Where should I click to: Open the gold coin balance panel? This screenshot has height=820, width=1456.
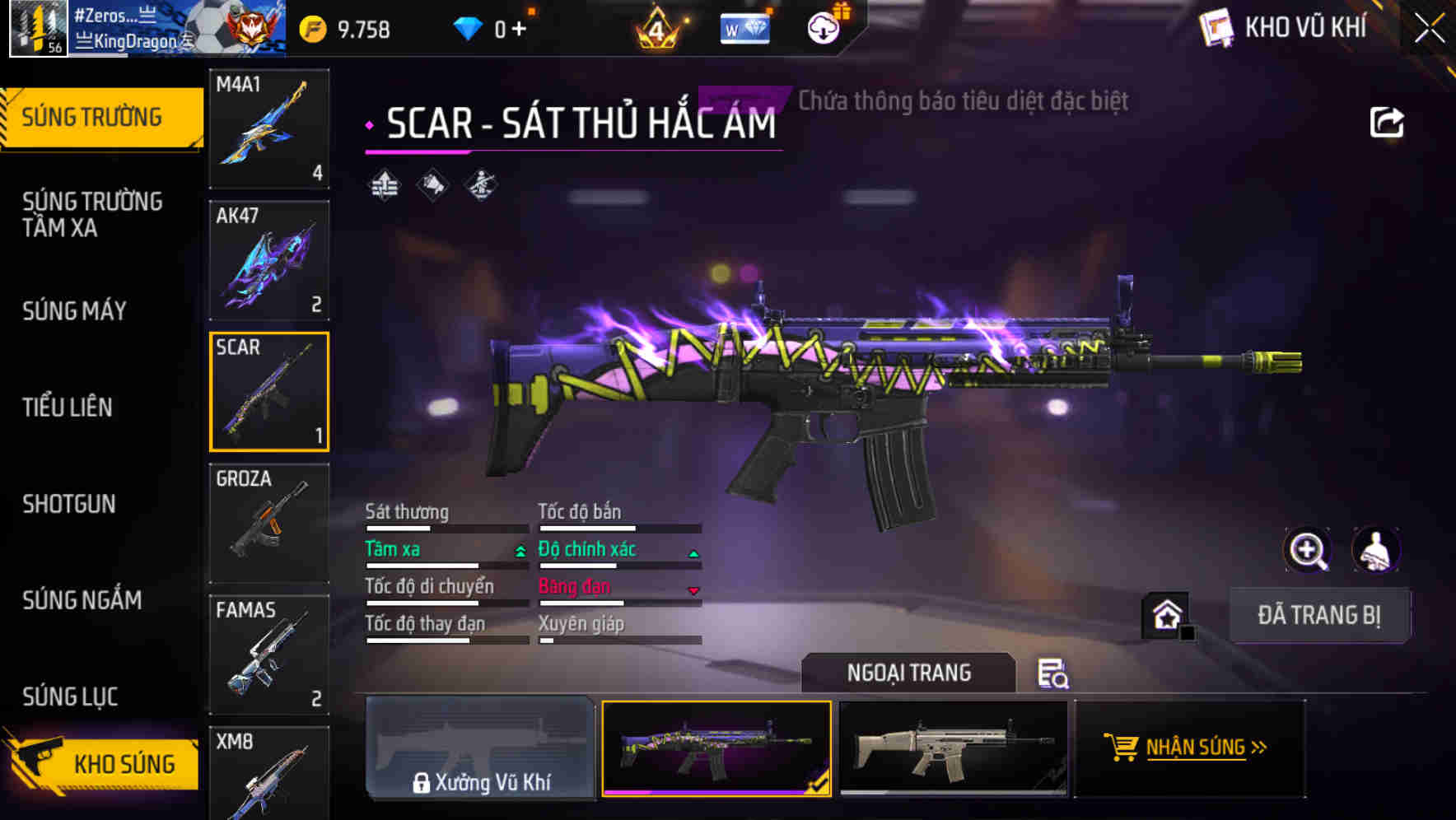(313, 27)
